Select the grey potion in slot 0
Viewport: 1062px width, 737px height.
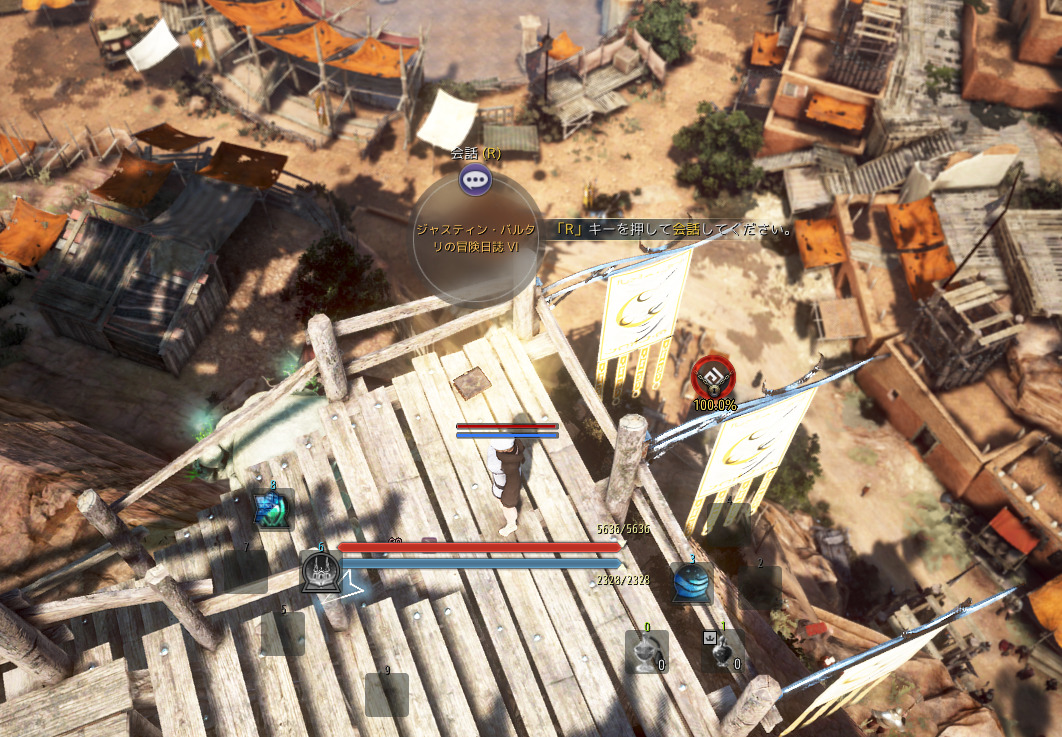click(646, 651)
